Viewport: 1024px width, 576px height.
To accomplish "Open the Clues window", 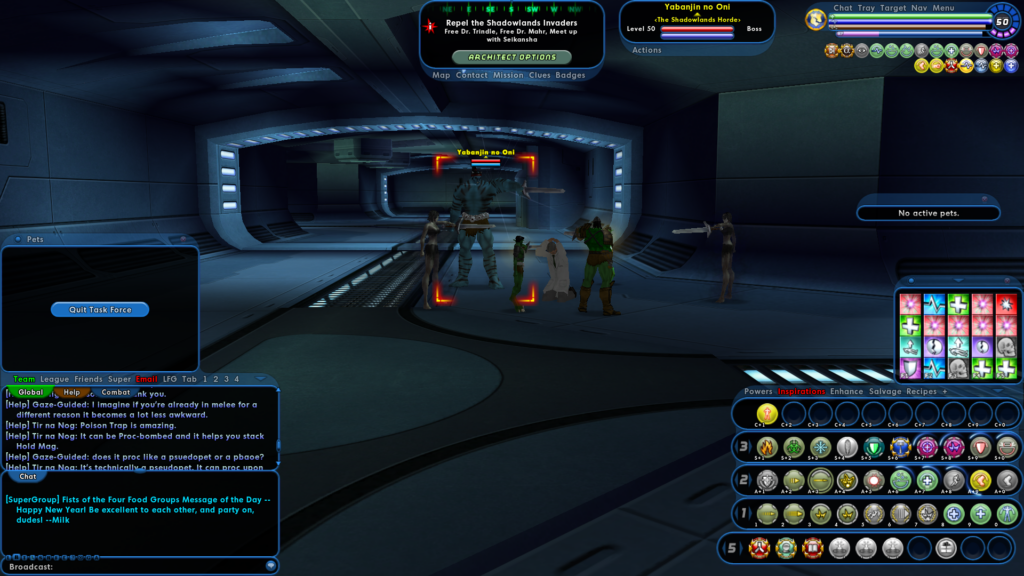I will [539, 75].
